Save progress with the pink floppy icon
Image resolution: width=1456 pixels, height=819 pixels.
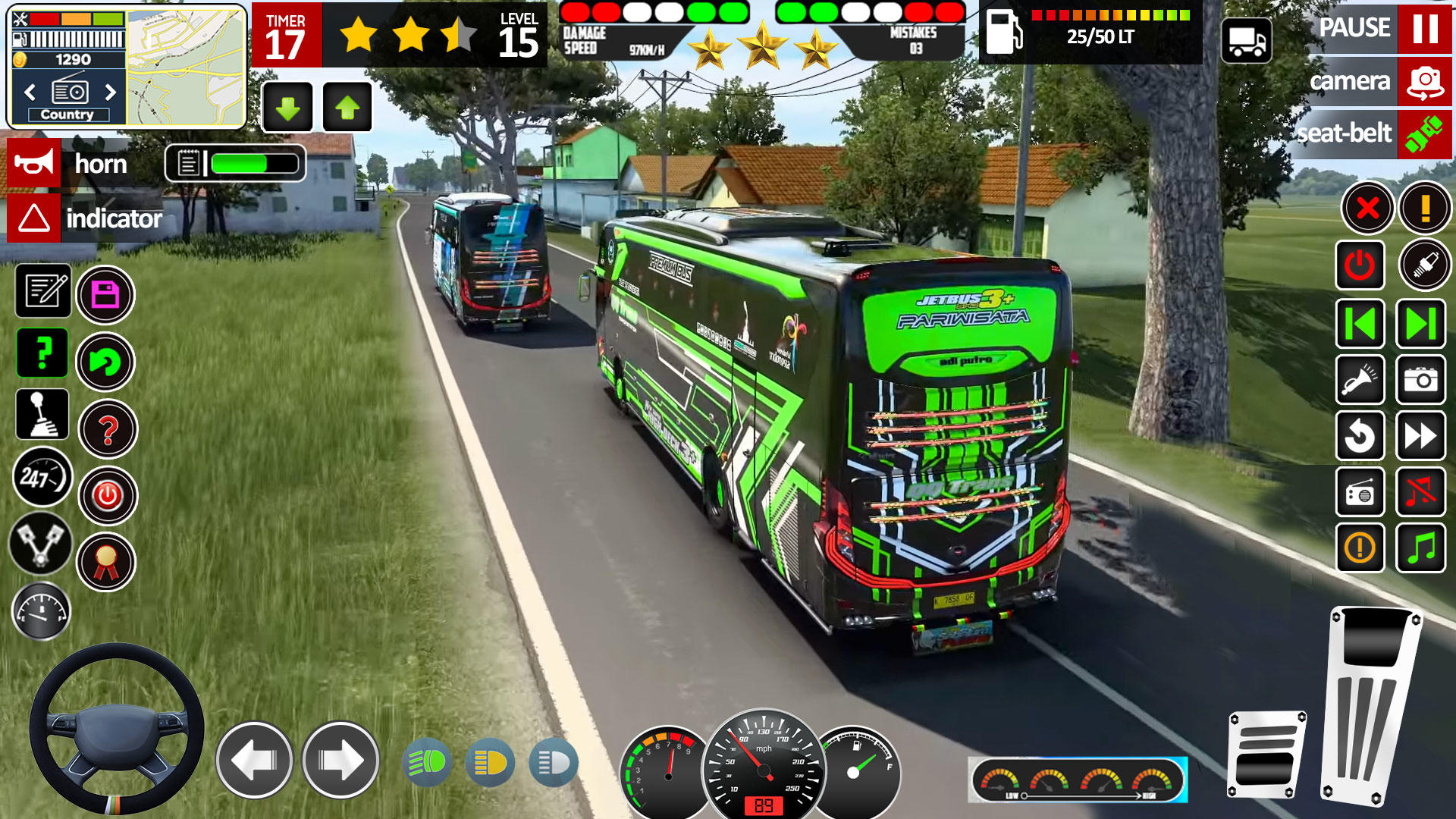(x=106, y=293)
